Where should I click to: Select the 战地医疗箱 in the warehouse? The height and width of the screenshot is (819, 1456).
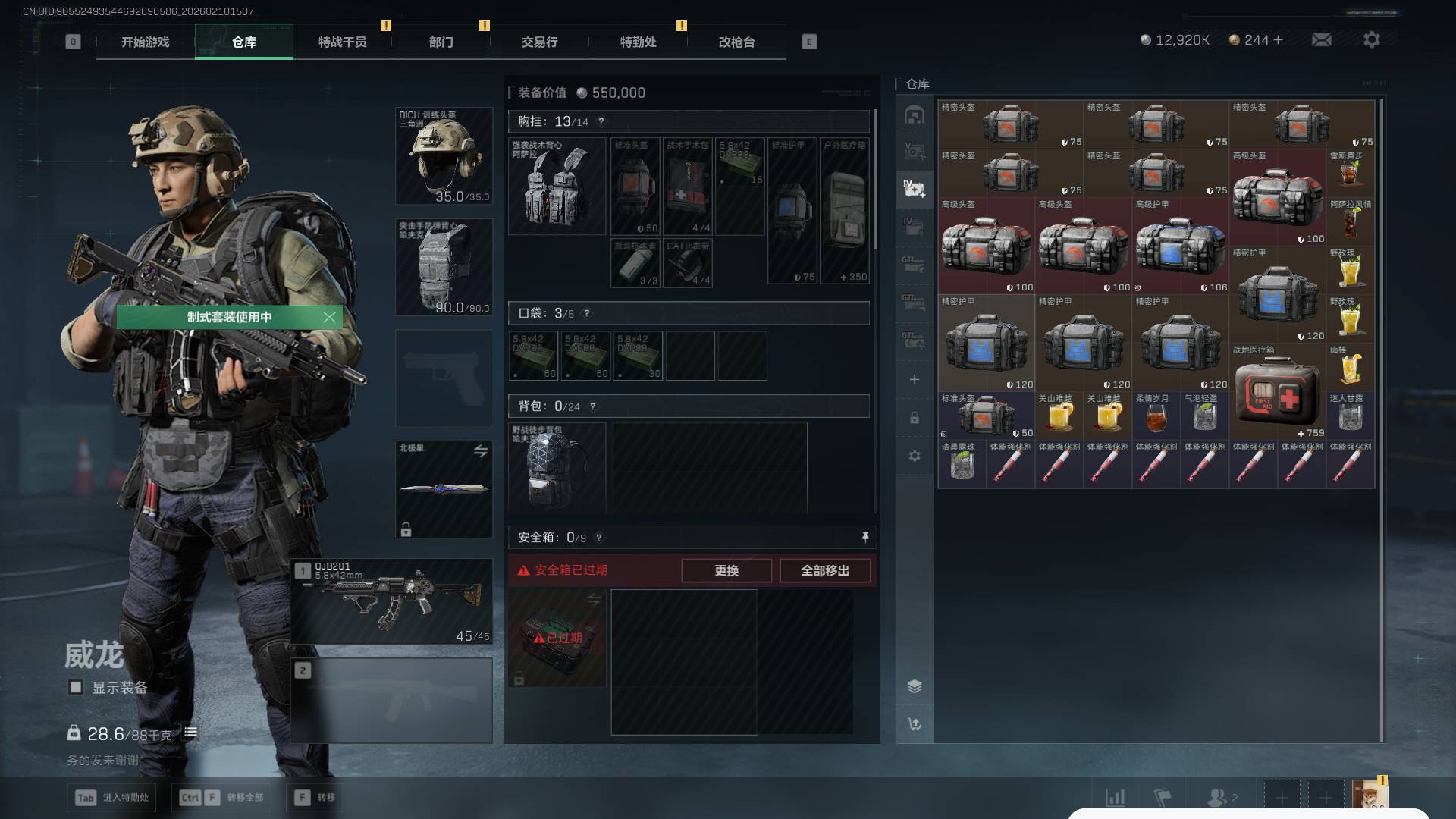(1278, 392)
